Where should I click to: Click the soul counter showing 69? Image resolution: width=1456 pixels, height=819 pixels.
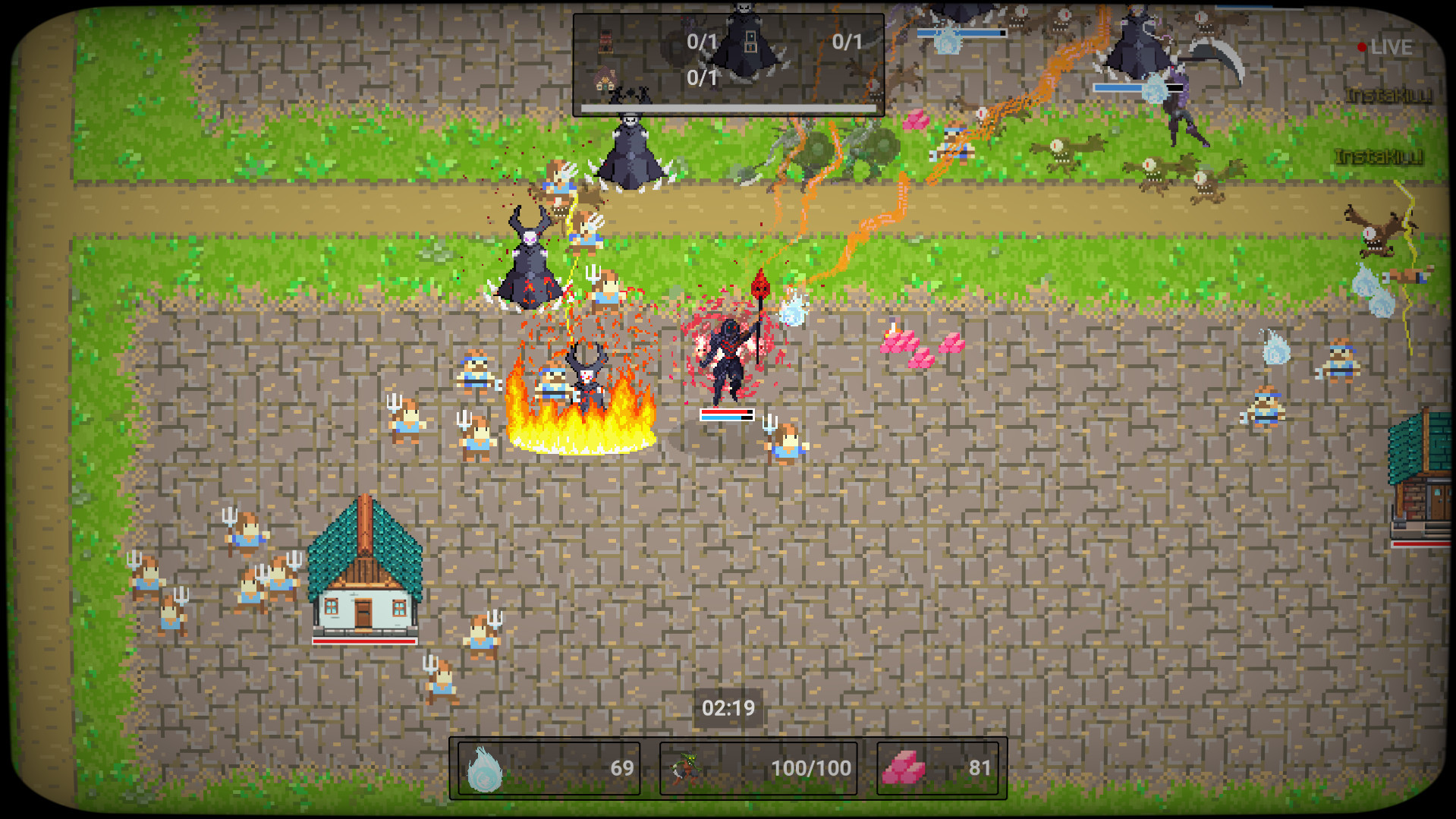pyautogui.click(x=622, y=768)
